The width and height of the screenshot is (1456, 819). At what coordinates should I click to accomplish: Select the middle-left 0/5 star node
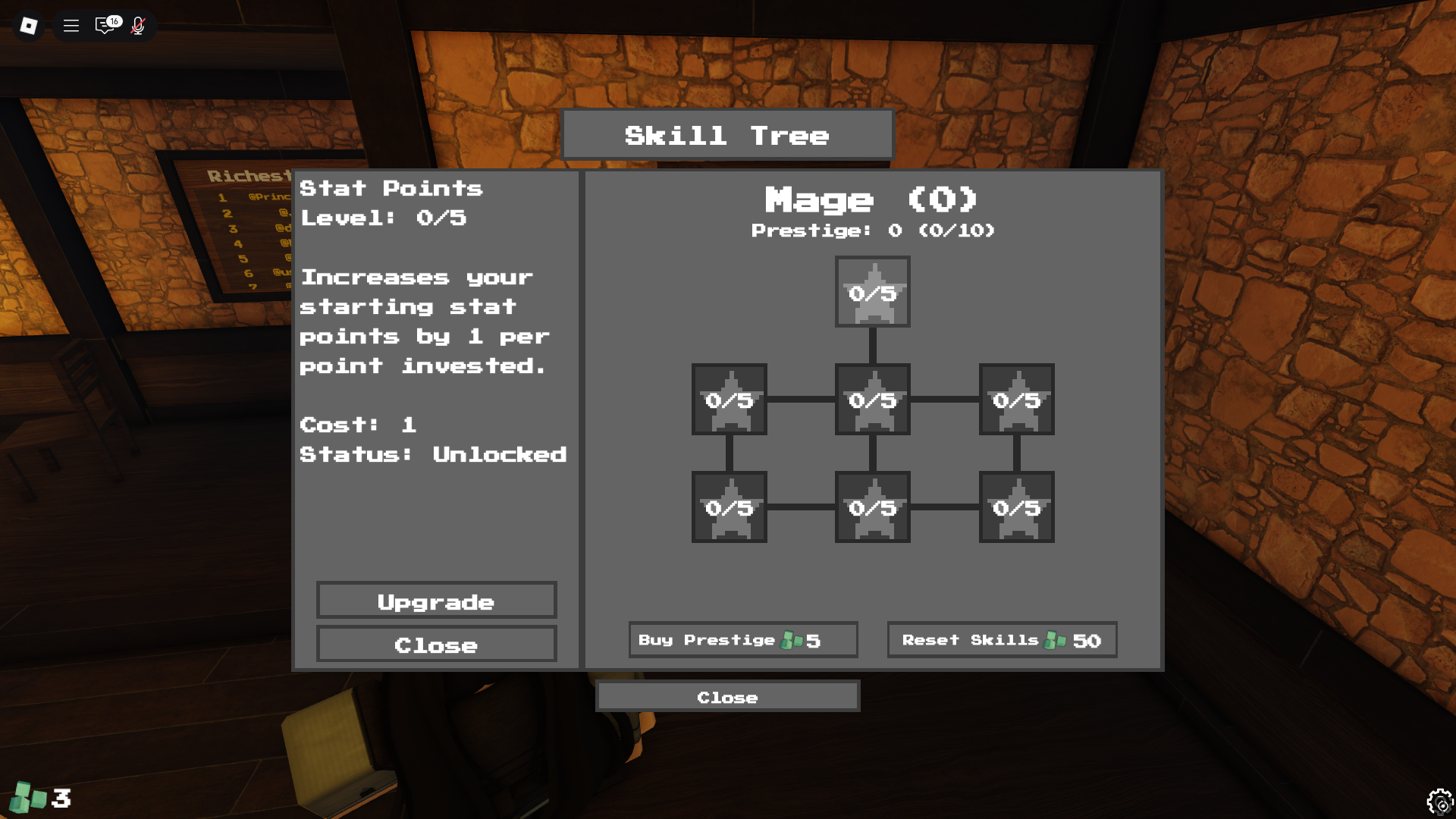(728, 400)
